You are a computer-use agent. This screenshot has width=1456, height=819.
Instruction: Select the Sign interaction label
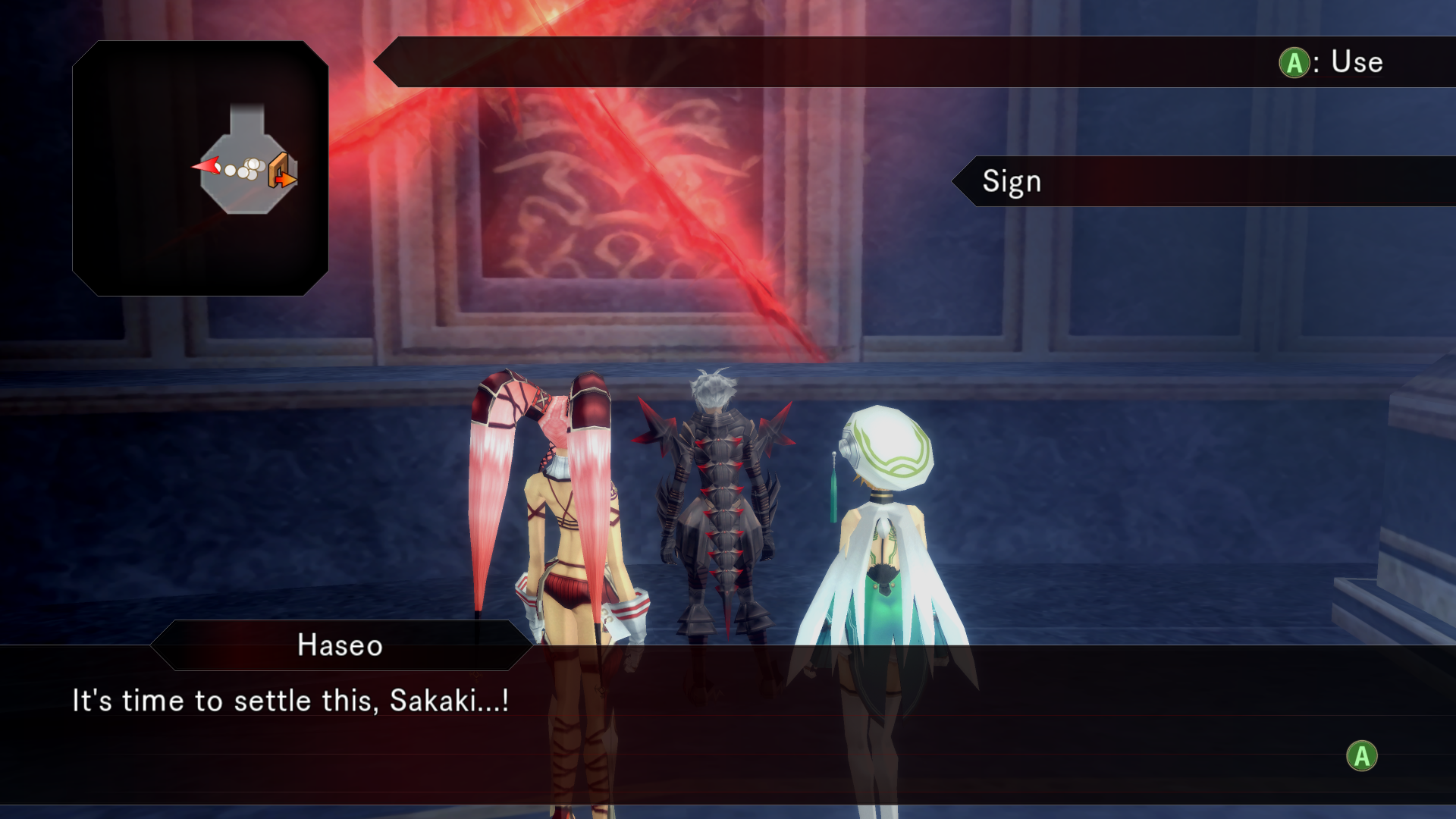point(1012,182)
